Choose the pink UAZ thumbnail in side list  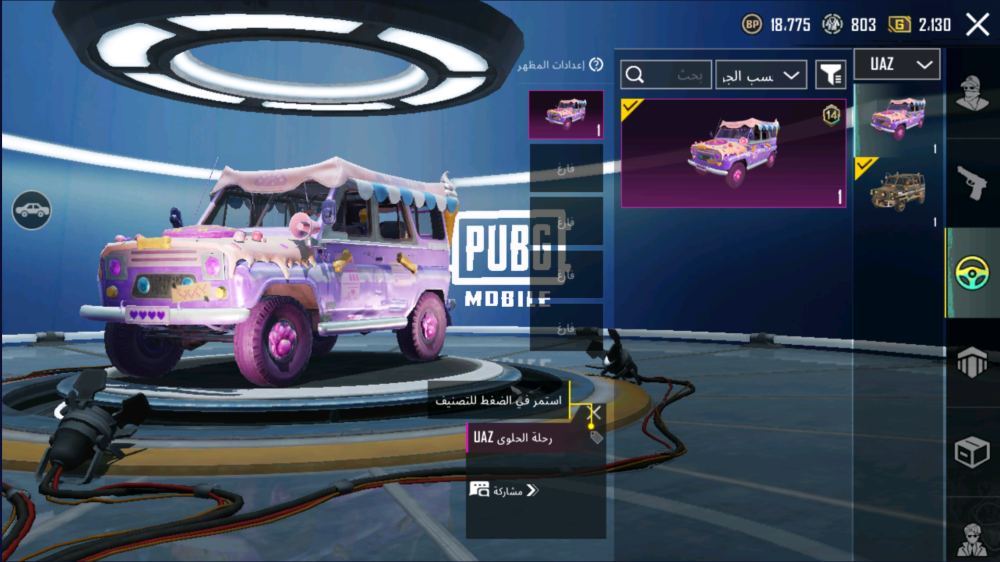click(x=896, y=119)
